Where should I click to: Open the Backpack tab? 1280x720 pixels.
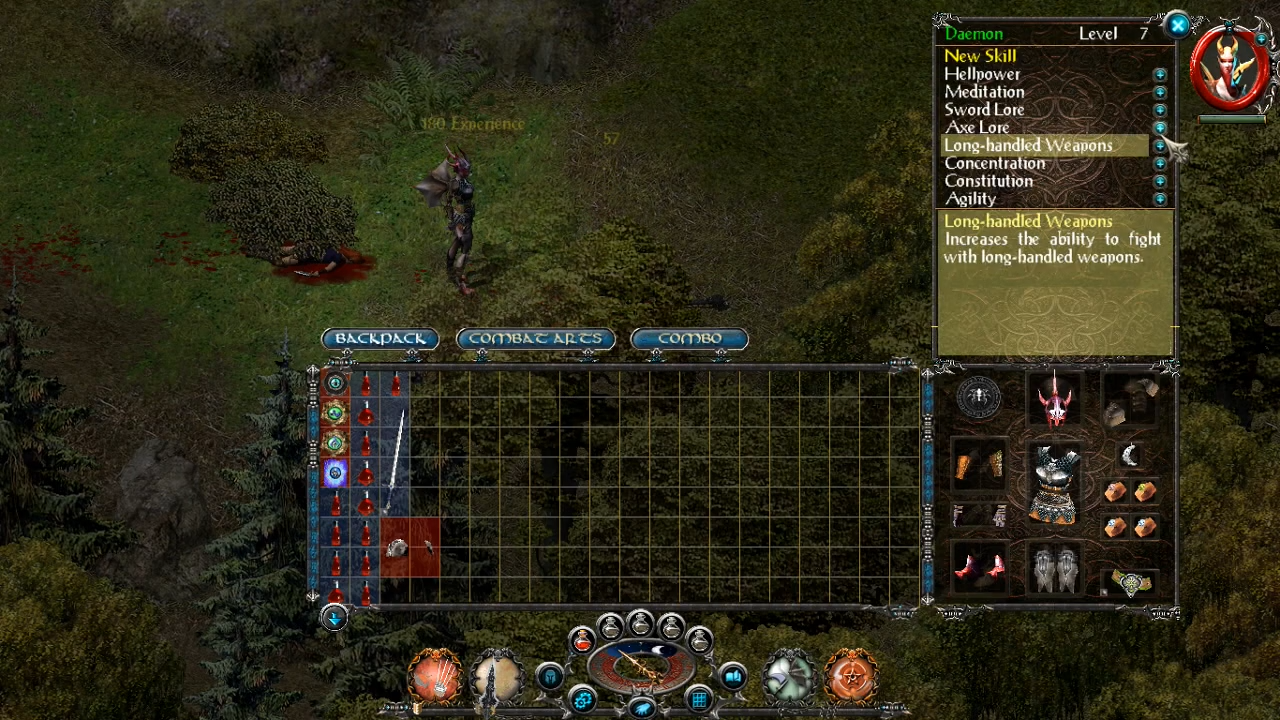point(380,339)
